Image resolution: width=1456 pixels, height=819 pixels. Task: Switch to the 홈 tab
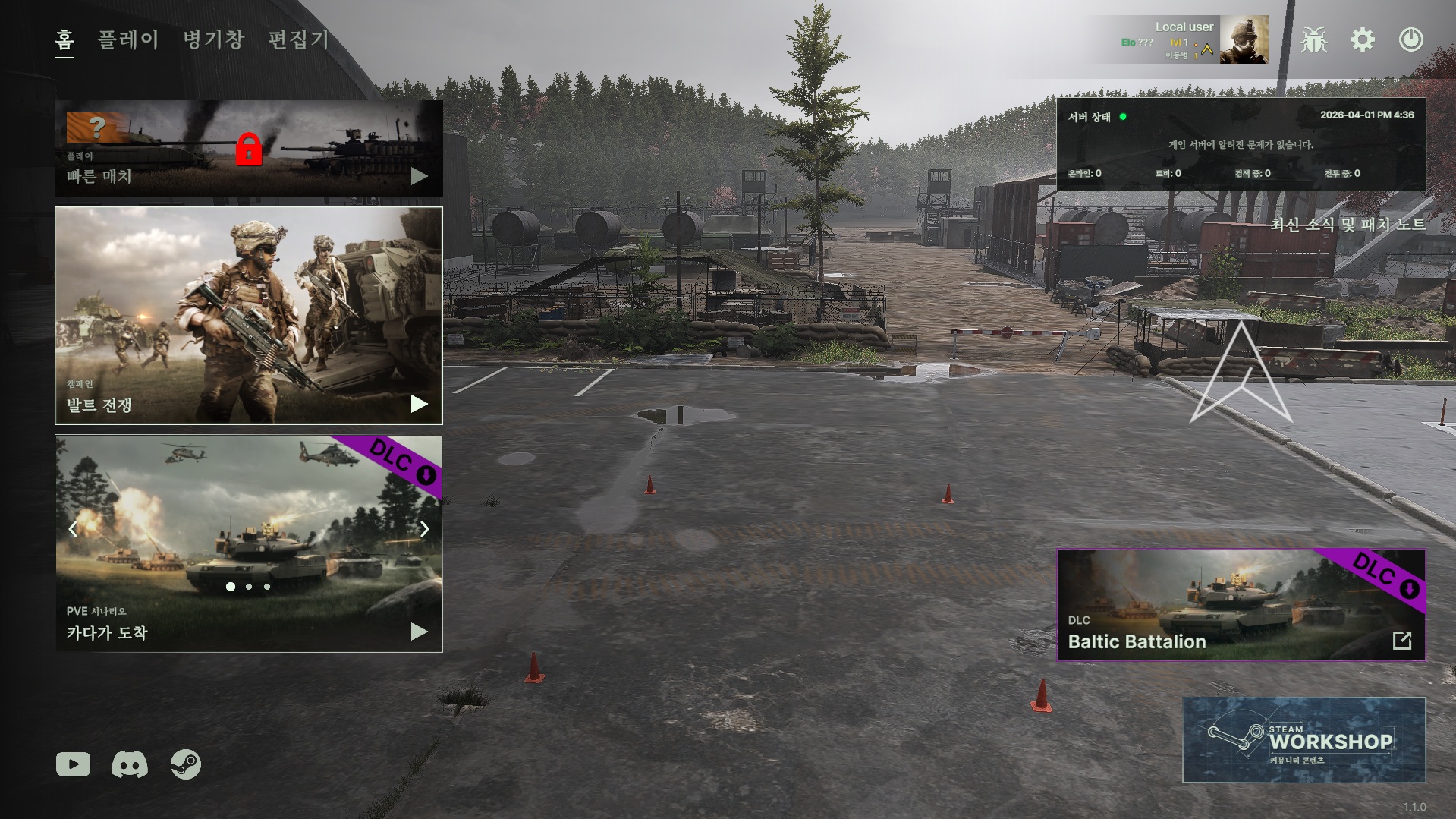64,39
